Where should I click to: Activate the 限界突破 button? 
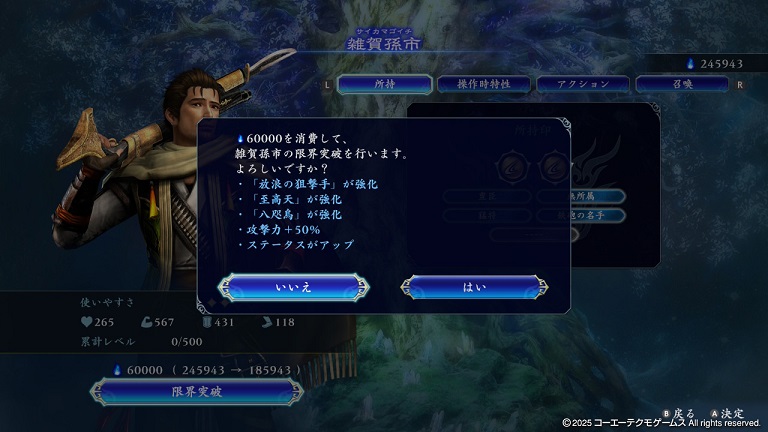coord(197,392)
